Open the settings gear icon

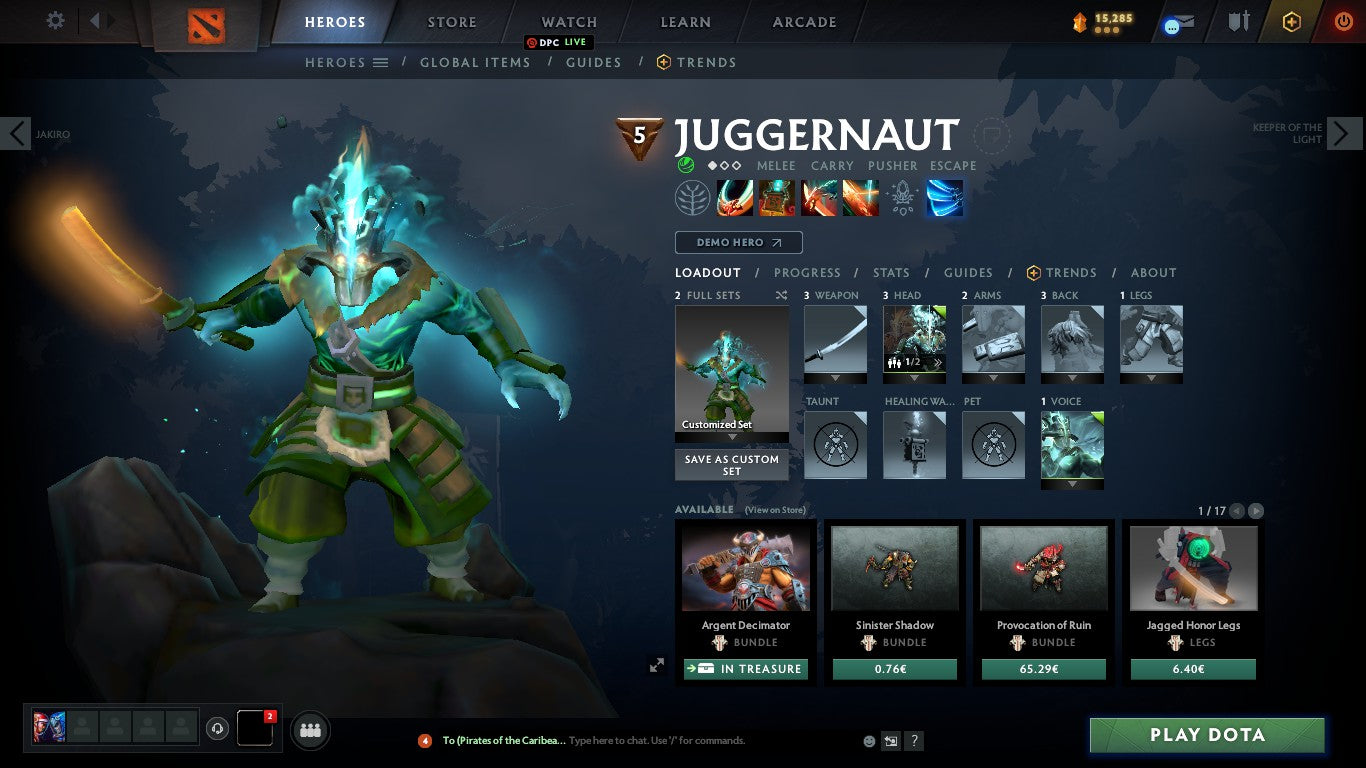[x=55, y=20]
